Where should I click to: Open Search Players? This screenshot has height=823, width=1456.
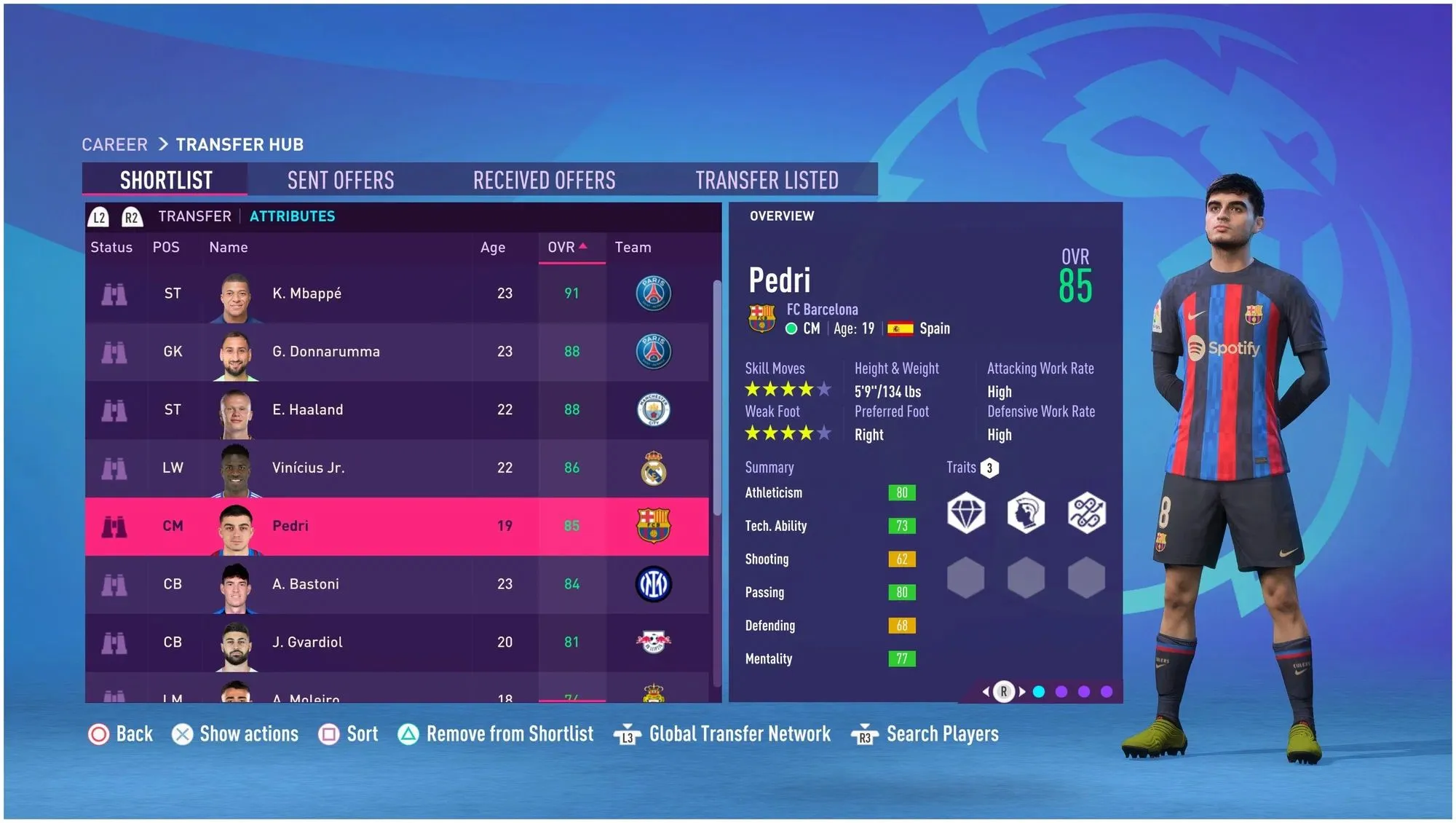[x=925, y=734]
